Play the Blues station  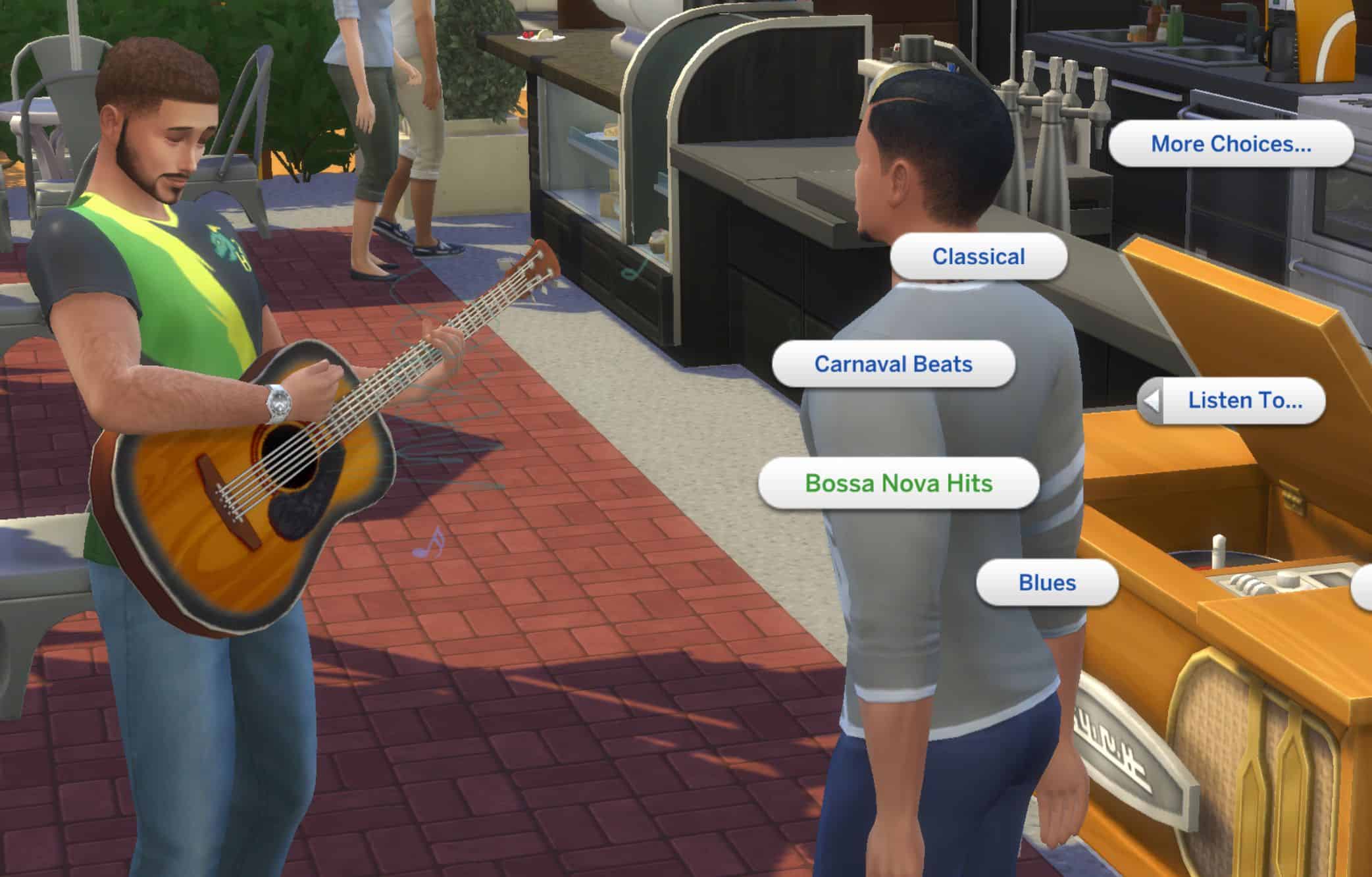pos(1047,583)
